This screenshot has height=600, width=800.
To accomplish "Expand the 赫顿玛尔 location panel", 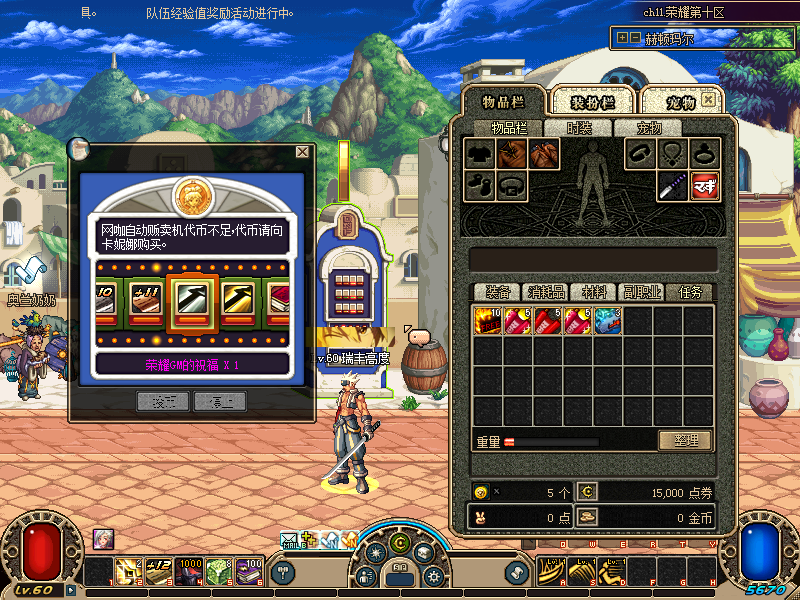I will (x=622, y=38).
